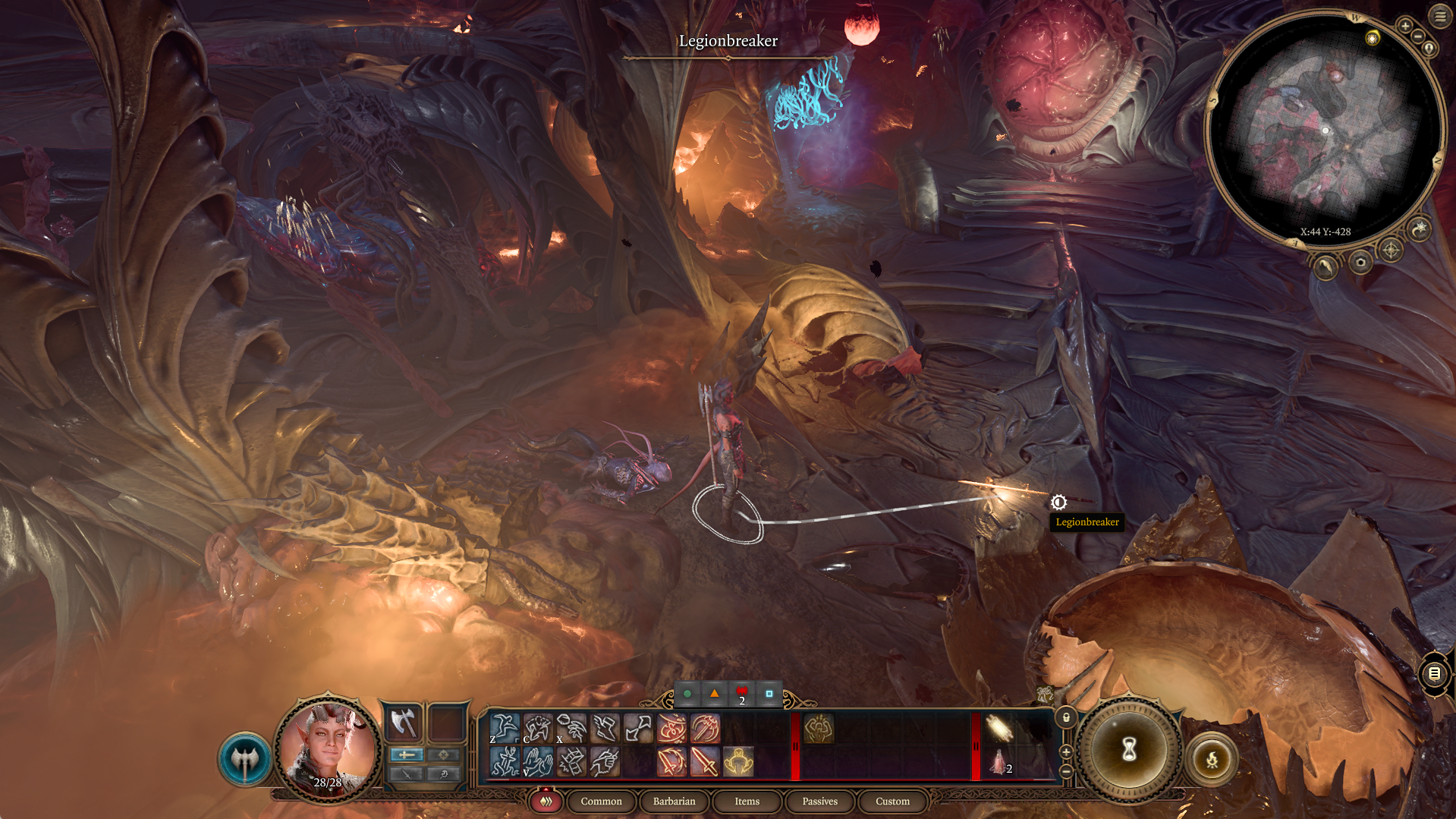Open the combat log side button
This screenshot has height=819, width=1456.
[x=1434, y=673]
